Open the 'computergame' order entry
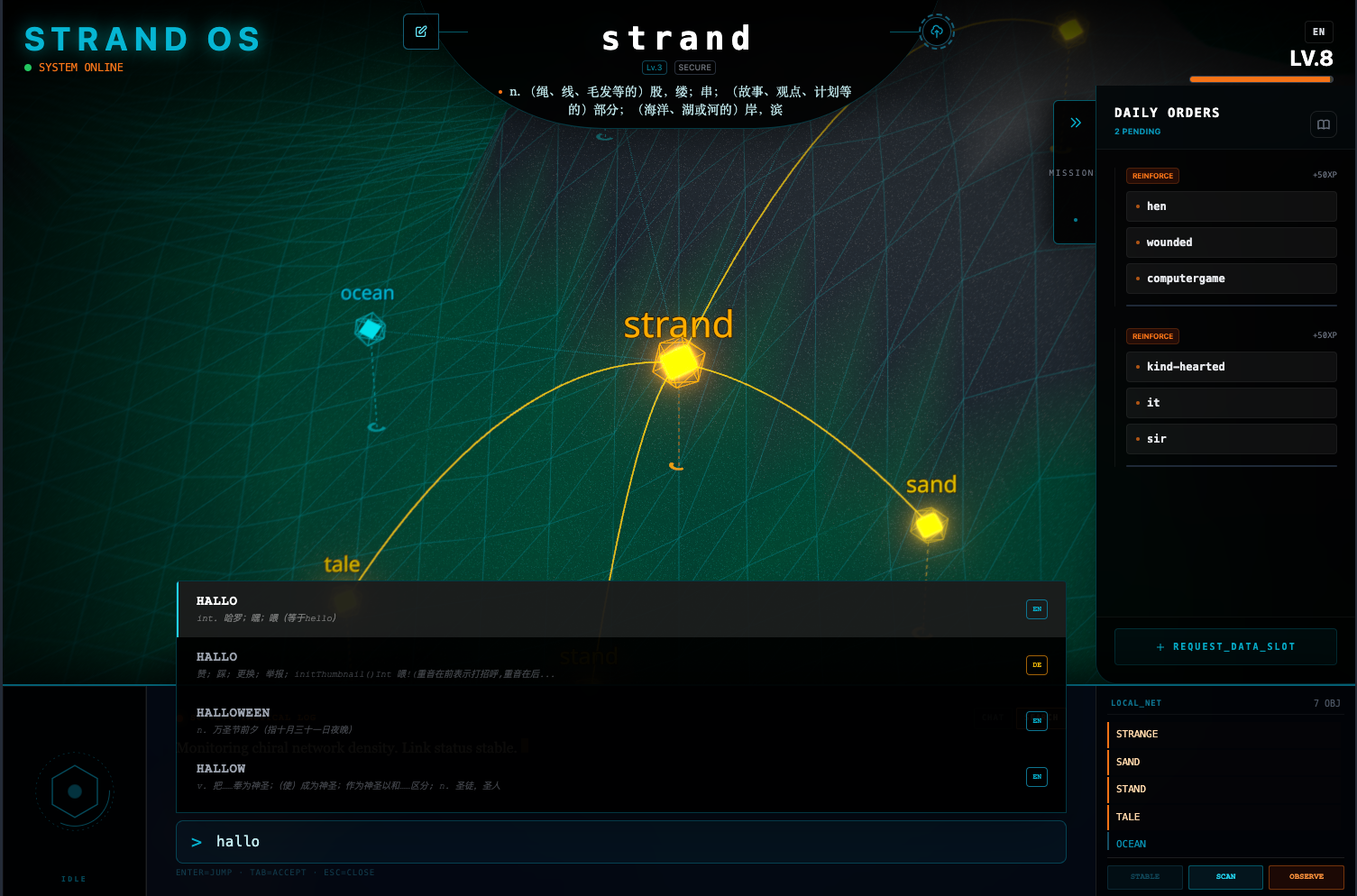This screenshot has height=896, width=1357. (1231, 279)
